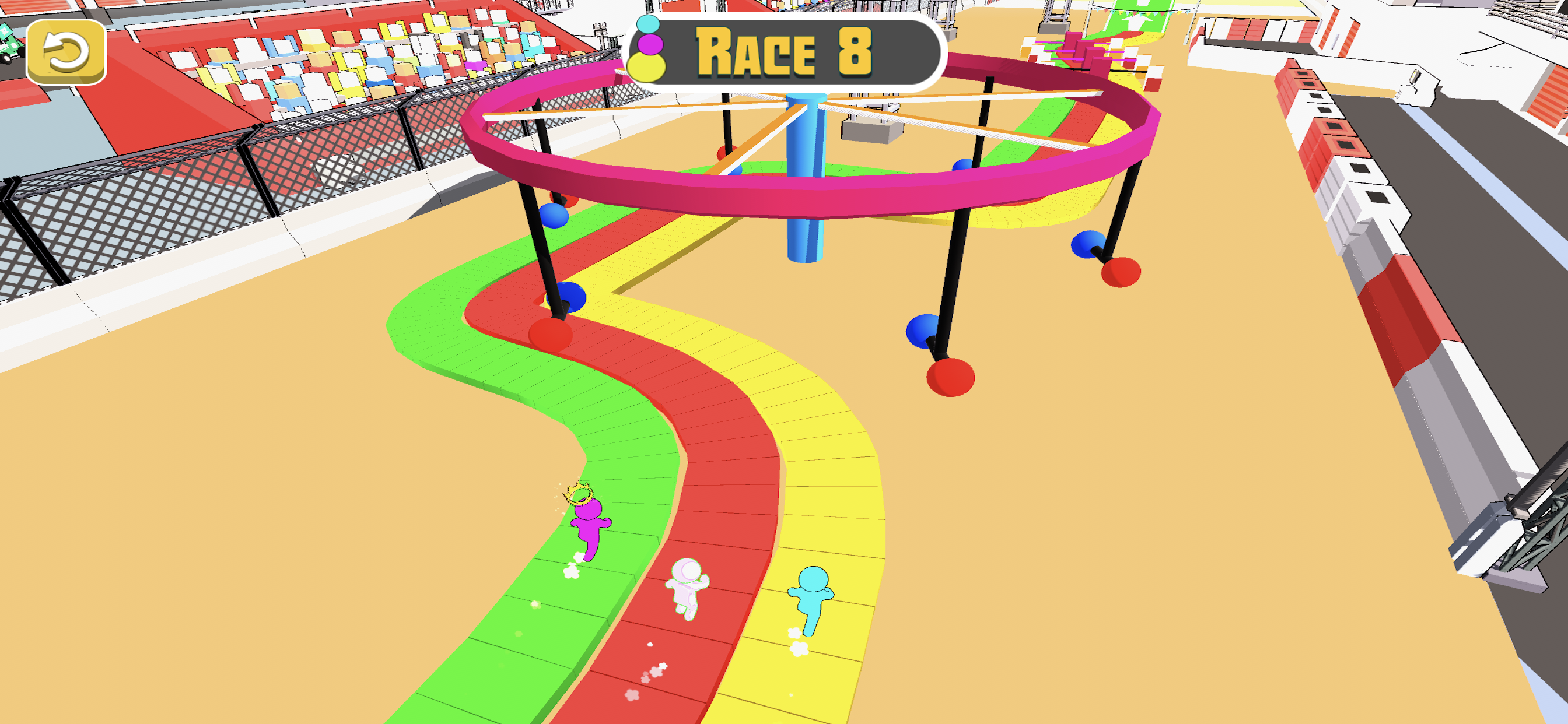Image resolution: width=1568 pixels, height=724 pixels.
Task: Select the yellow rank dot on the banner
Action: pos(647,69)
